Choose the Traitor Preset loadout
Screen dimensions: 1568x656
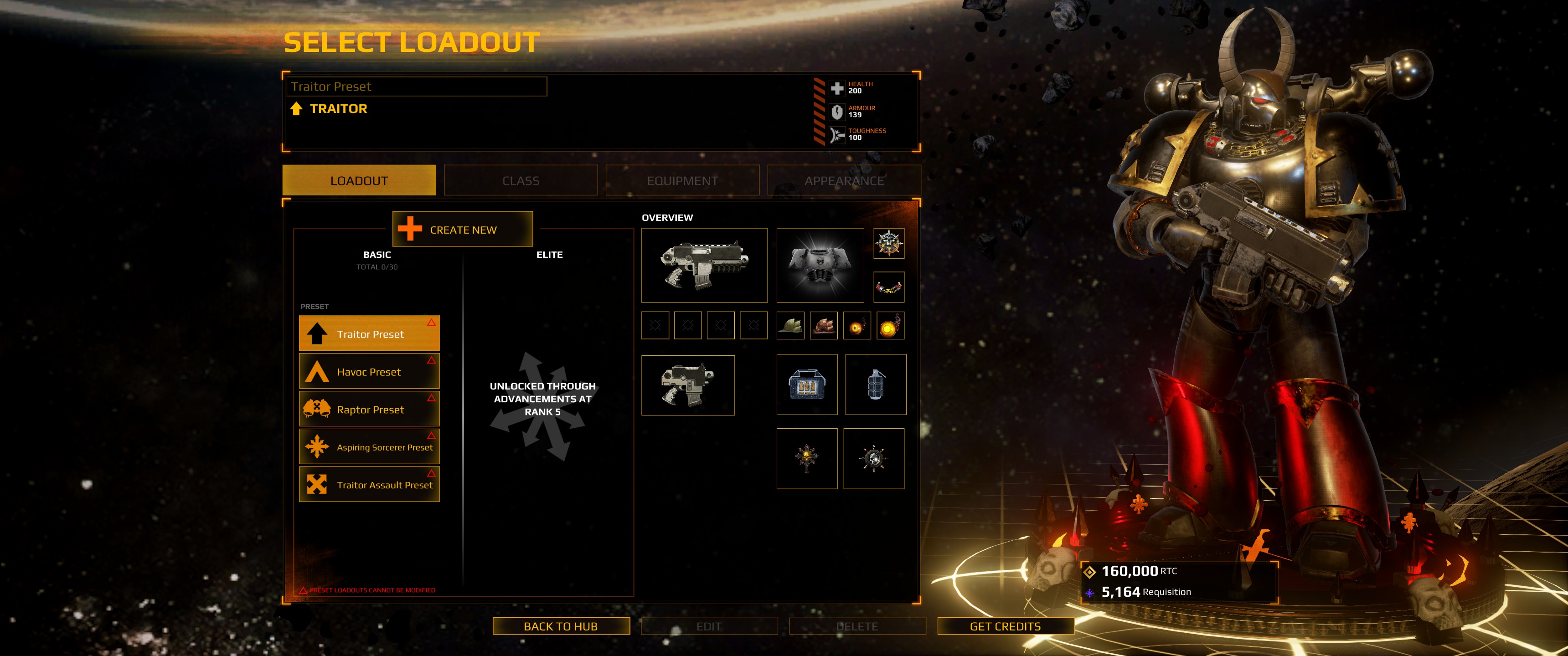pyautogui.click(x=370, y=333)
